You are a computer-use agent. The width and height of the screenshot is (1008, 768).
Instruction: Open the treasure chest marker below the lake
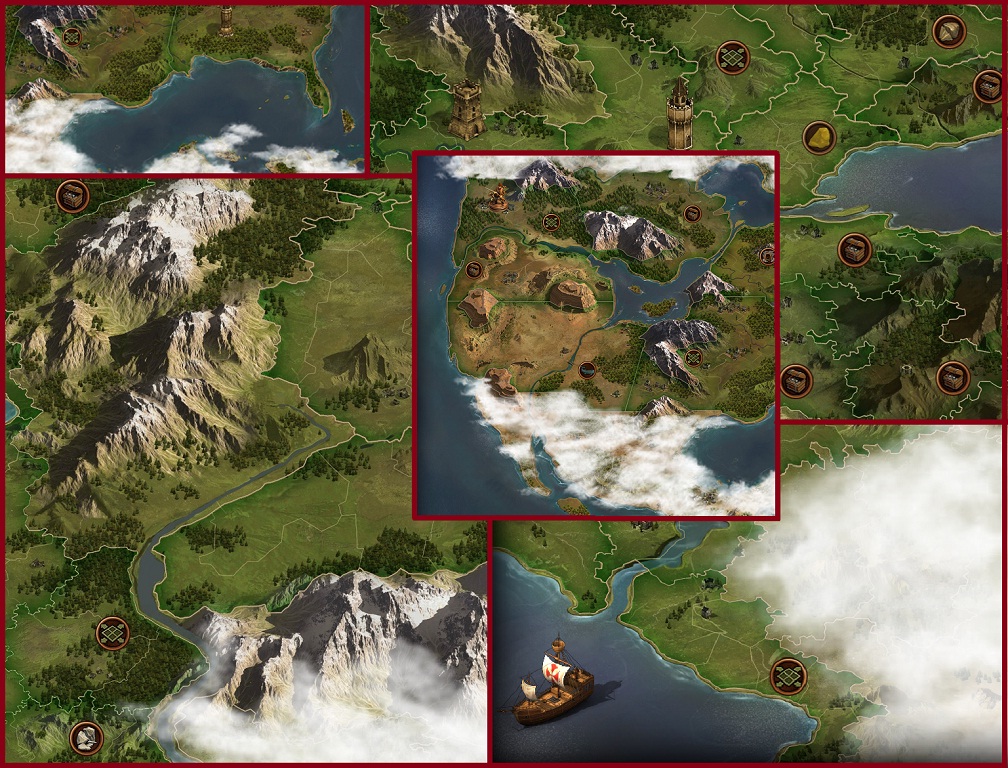[x=854, y=249]
